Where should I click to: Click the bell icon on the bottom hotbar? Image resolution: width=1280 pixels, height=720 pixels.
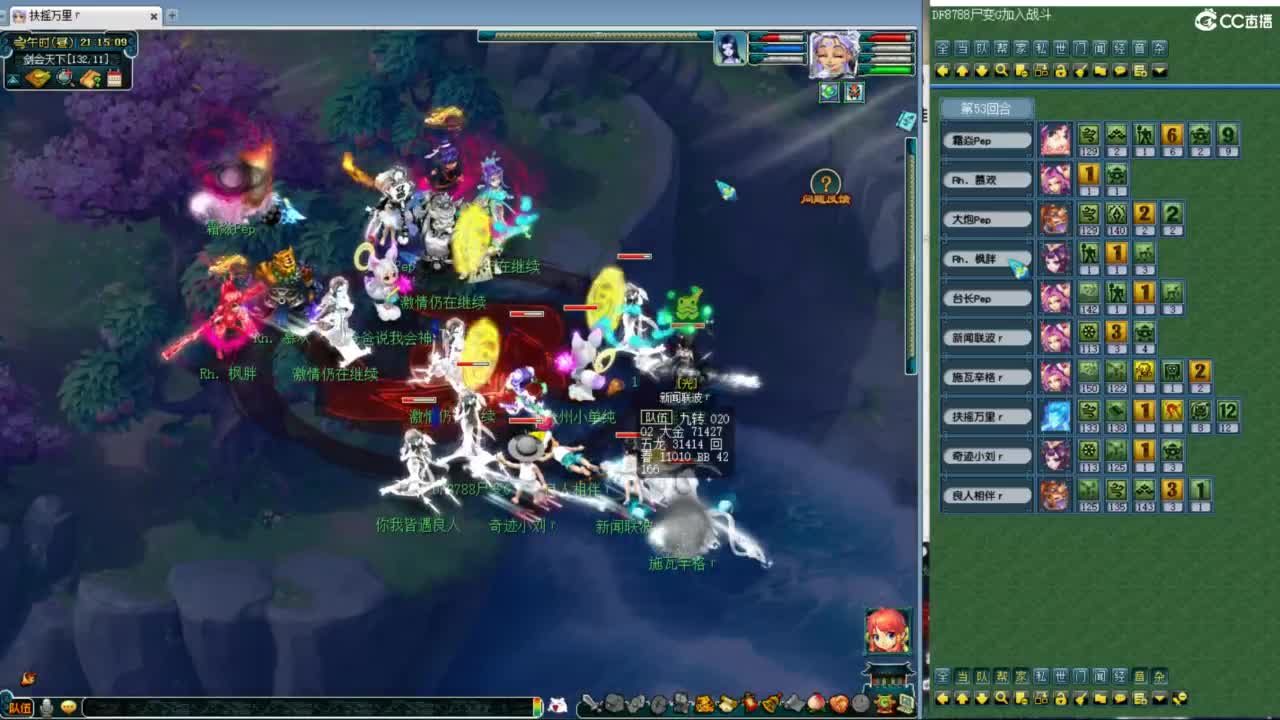770,705
